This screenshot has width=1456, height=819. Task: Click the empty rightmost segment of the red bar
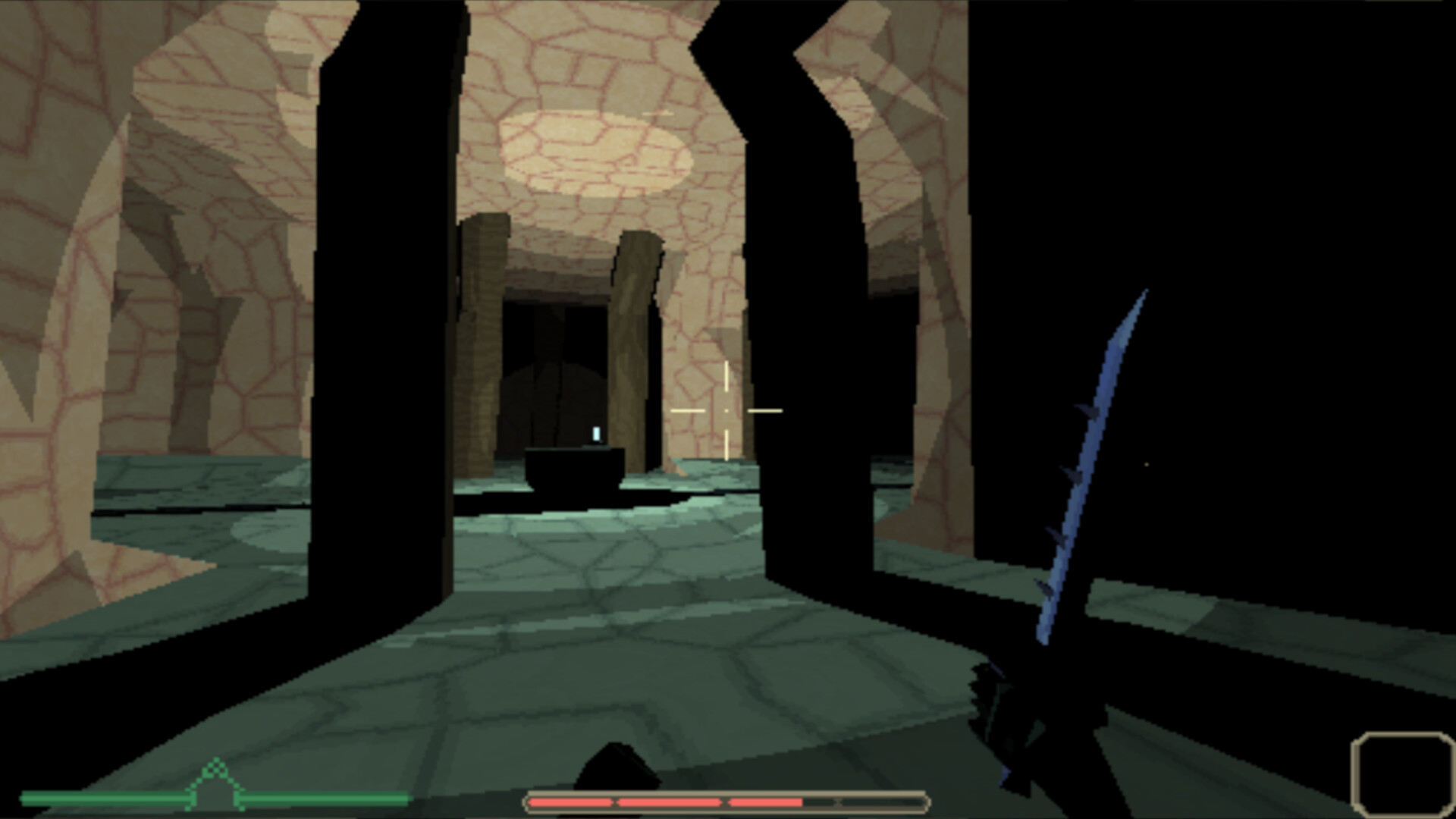883,800
